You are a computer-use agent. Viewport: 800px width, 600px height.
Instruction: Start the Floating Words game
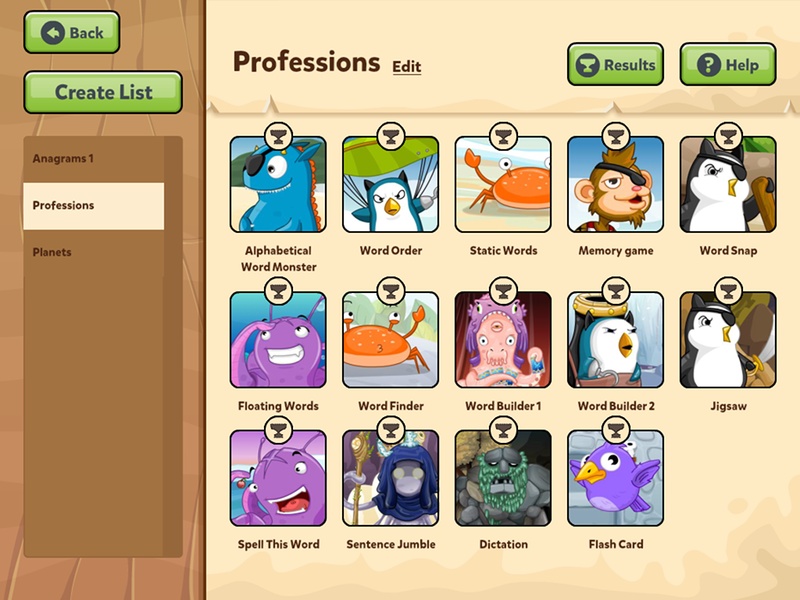click(x=278, y=340)
